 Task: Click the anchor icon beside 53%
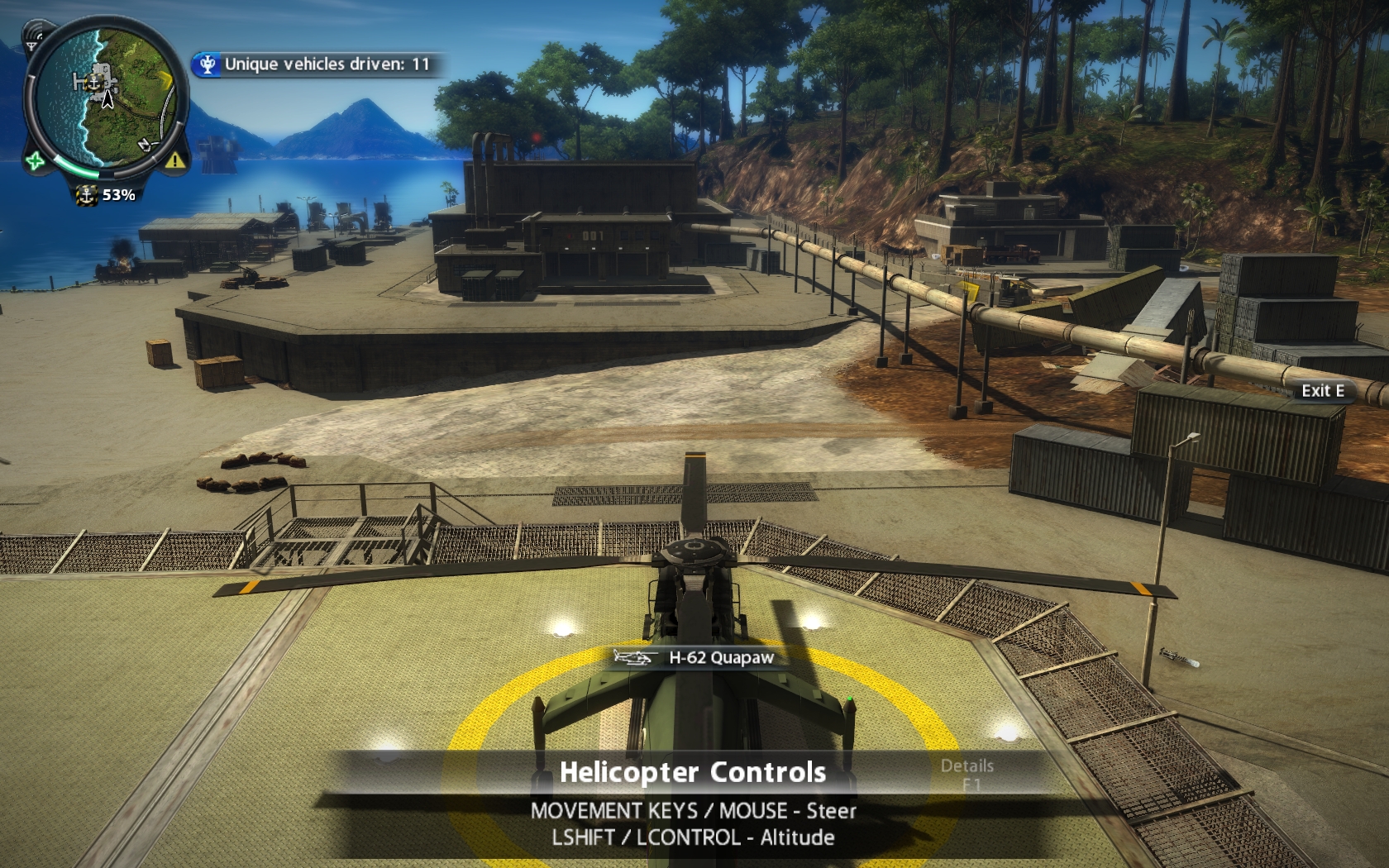tap(86, 195)
